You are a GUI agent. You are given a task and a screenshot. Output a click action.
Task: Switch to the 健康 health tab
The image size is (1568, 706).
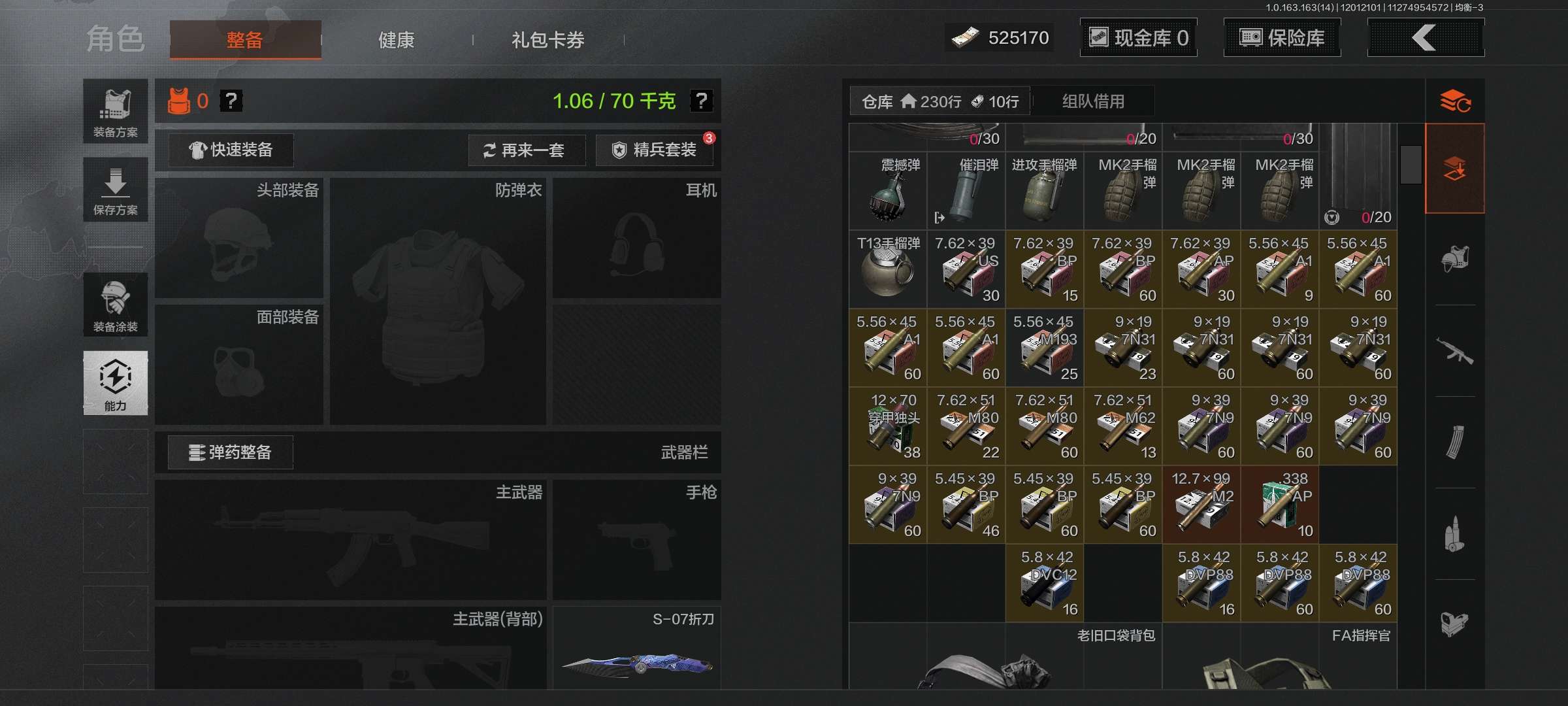[396, 40]
